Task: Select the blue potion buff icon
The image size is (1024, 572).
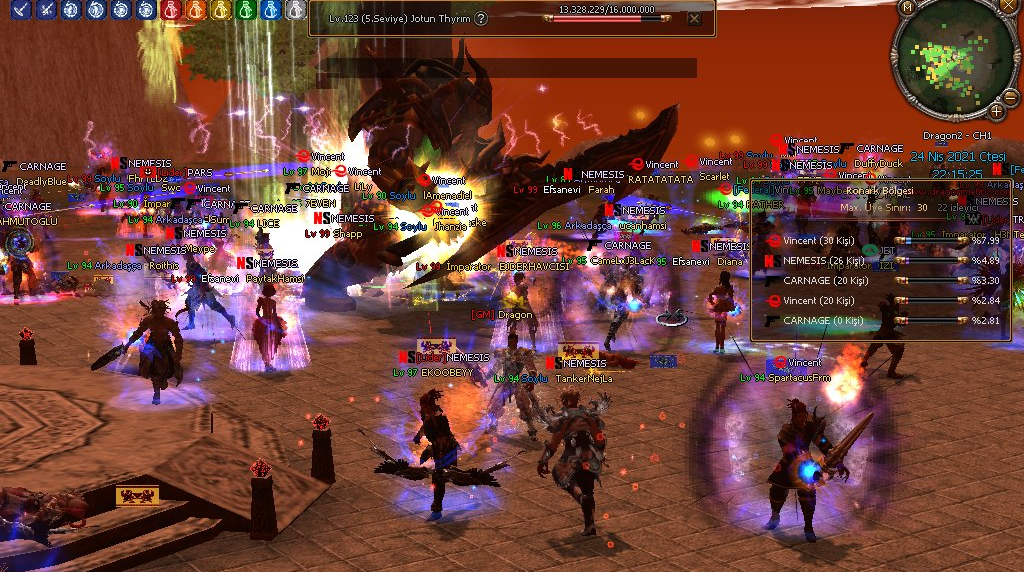Action: (x=270, y=10)
